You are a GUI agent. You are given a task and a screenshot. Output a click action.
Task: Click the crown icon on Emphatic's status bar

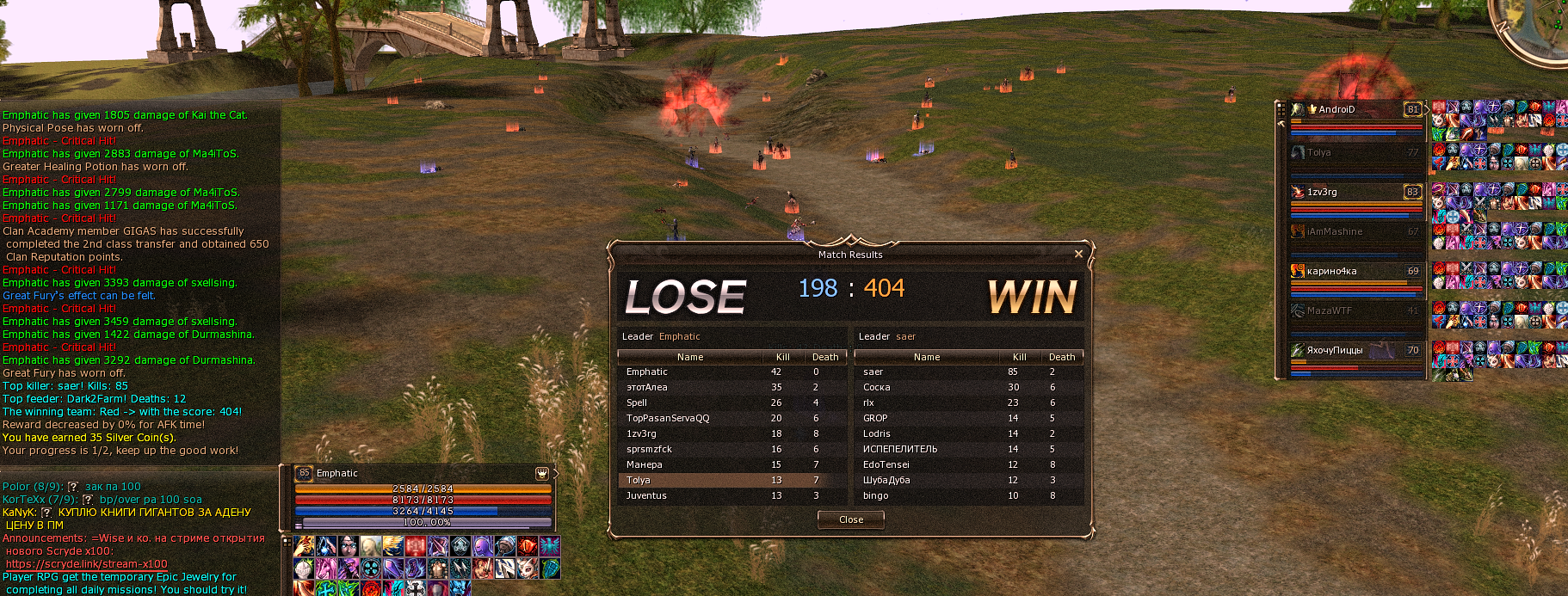[541, 473]
